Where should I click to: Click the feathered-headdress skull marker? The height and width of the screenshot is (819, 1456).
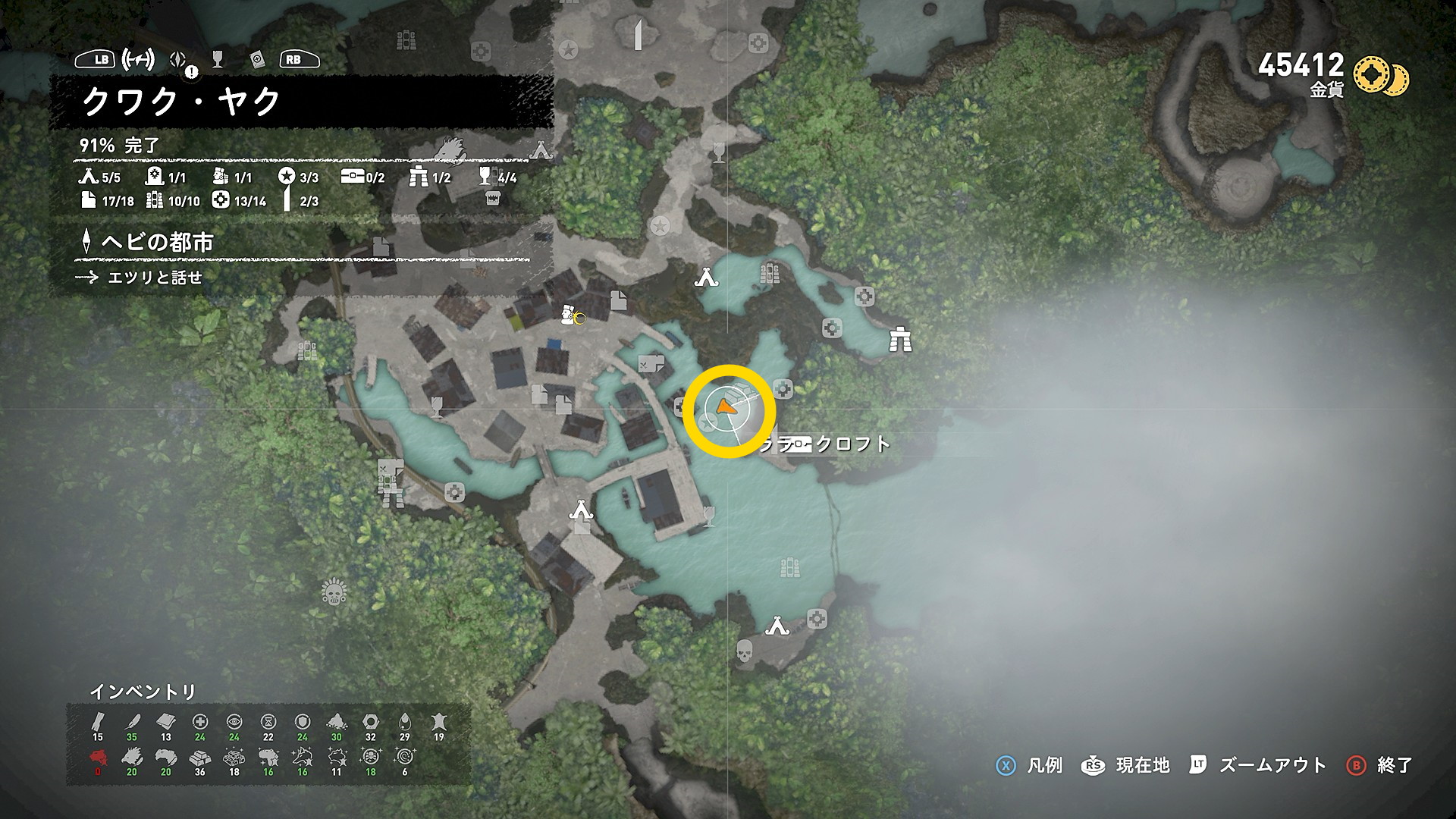tap(334, 591)
